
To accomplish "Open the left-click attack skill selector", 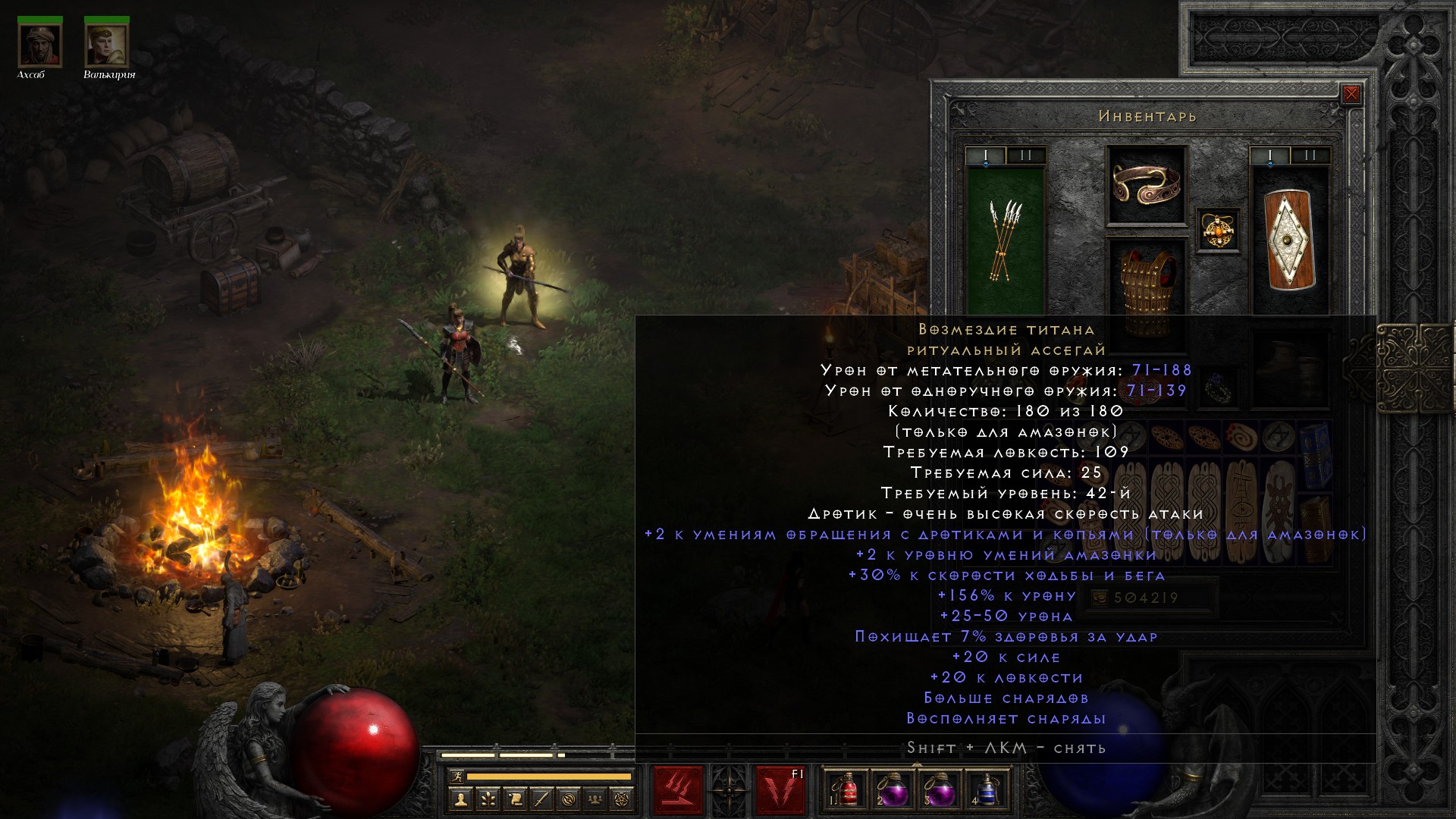I will 678,790.
